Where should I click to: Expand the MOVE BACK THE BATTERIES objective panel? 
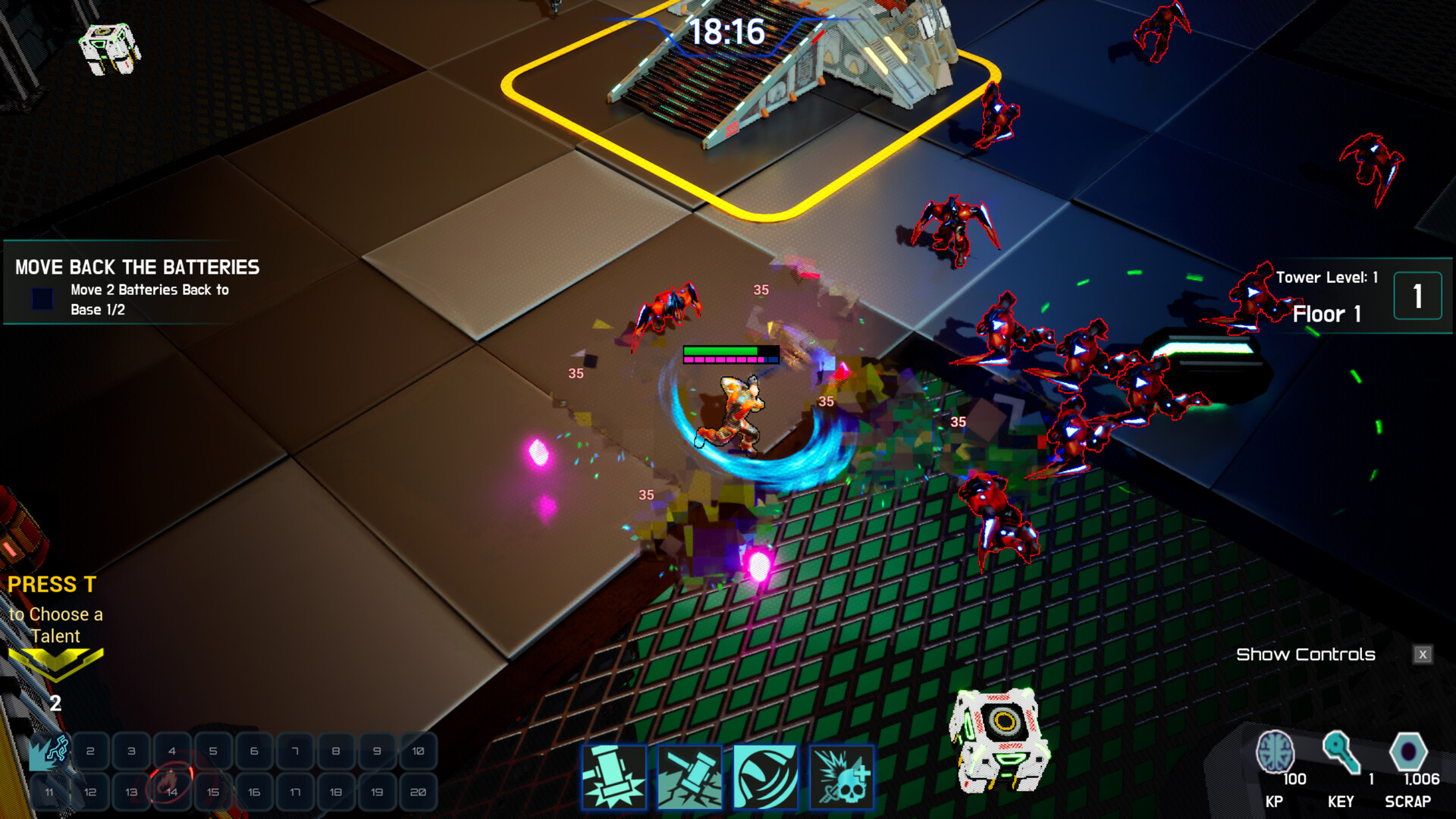pyautogui.click(x=135, y=267)
